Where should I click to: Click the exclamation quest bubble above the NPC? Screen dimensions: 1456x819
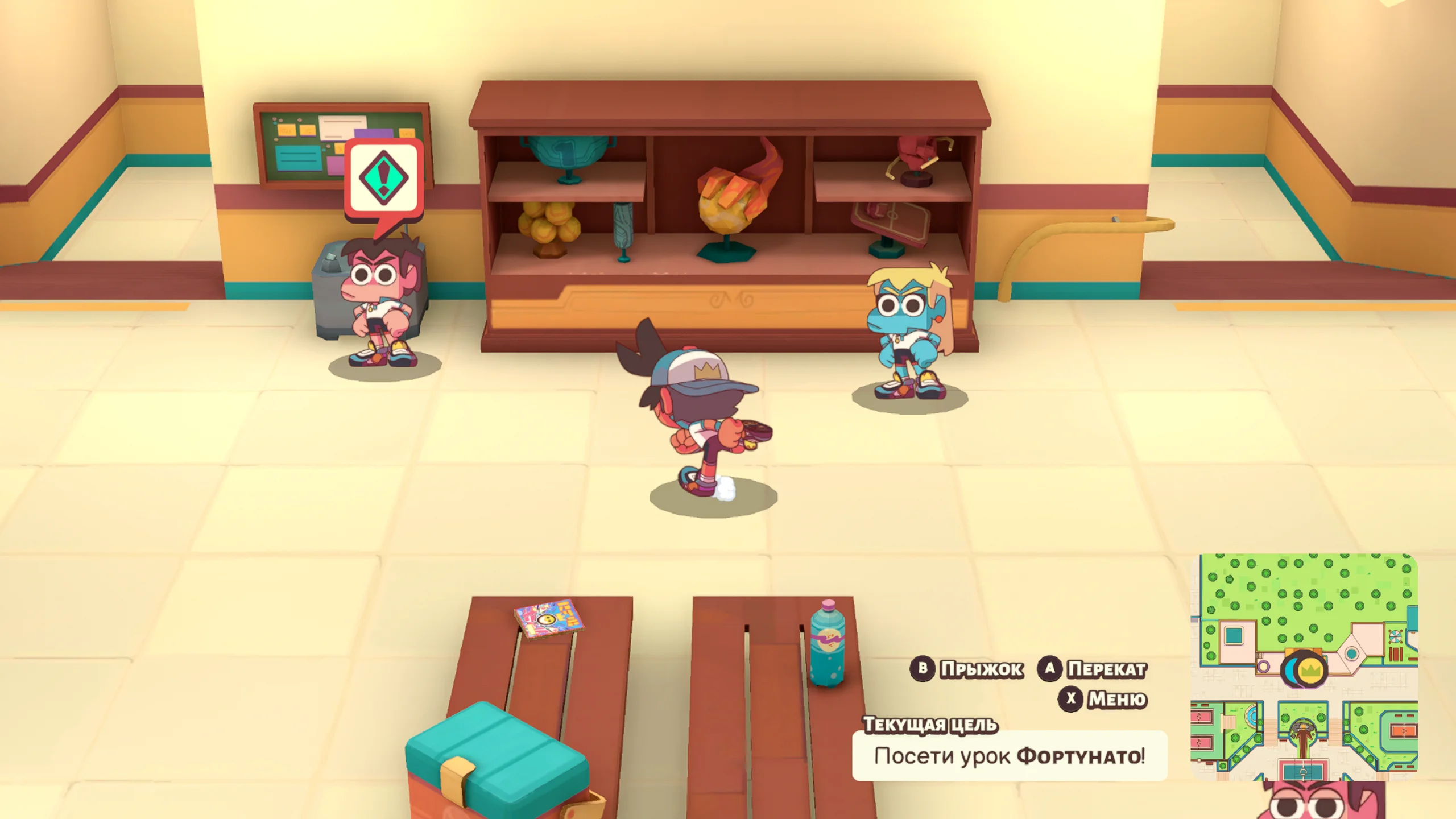[384, 179]
